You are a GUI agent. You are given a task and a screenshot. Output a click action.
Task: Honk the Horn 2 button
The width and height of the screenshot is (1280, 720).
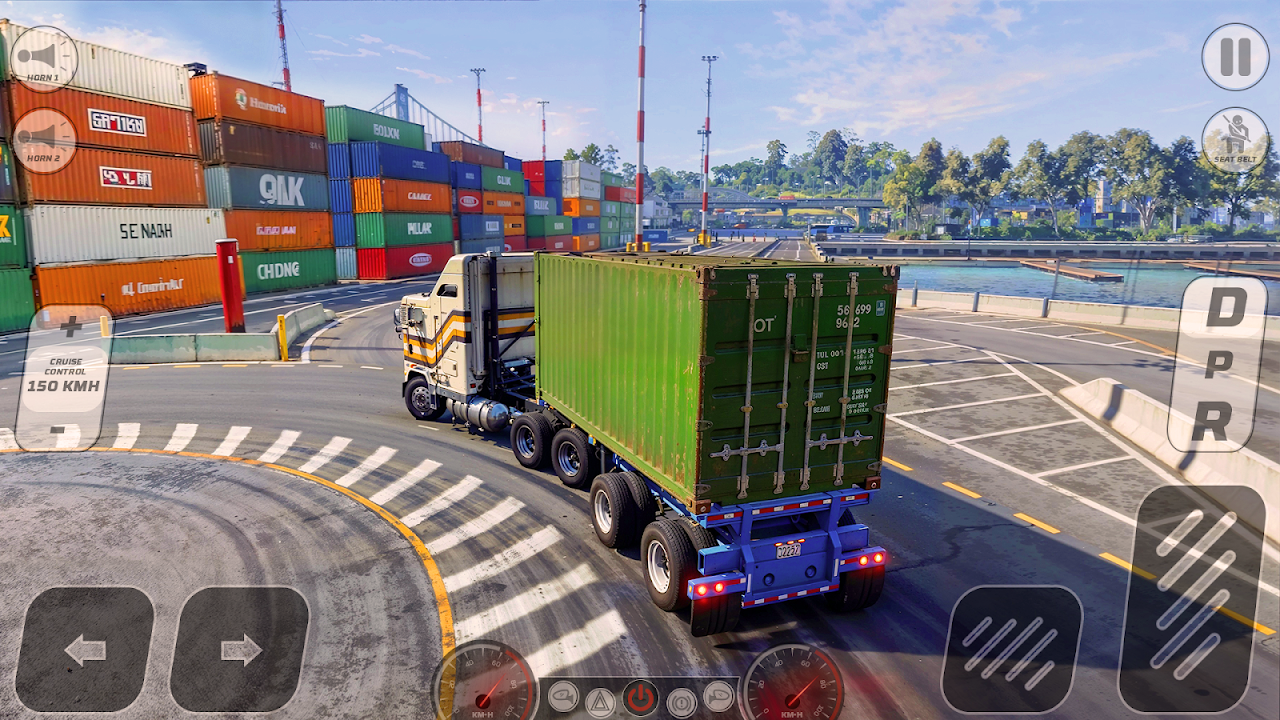pos(43,140)
